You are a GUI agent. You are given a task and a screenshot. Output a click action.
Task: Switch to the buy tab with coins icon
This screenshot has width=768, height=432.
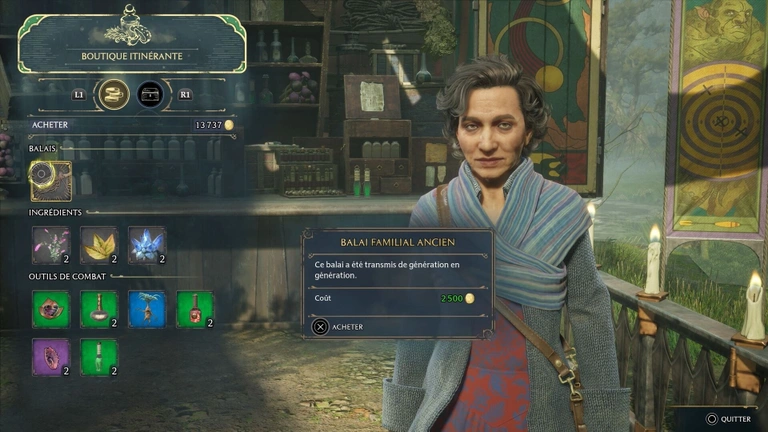pos(115,94)
